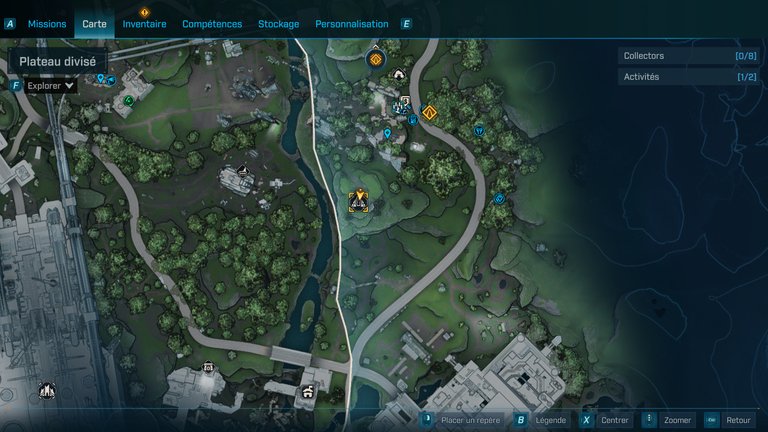Click Centrer to center the map
This screenshot has width=768, height=432.
[x=606, y=420]
